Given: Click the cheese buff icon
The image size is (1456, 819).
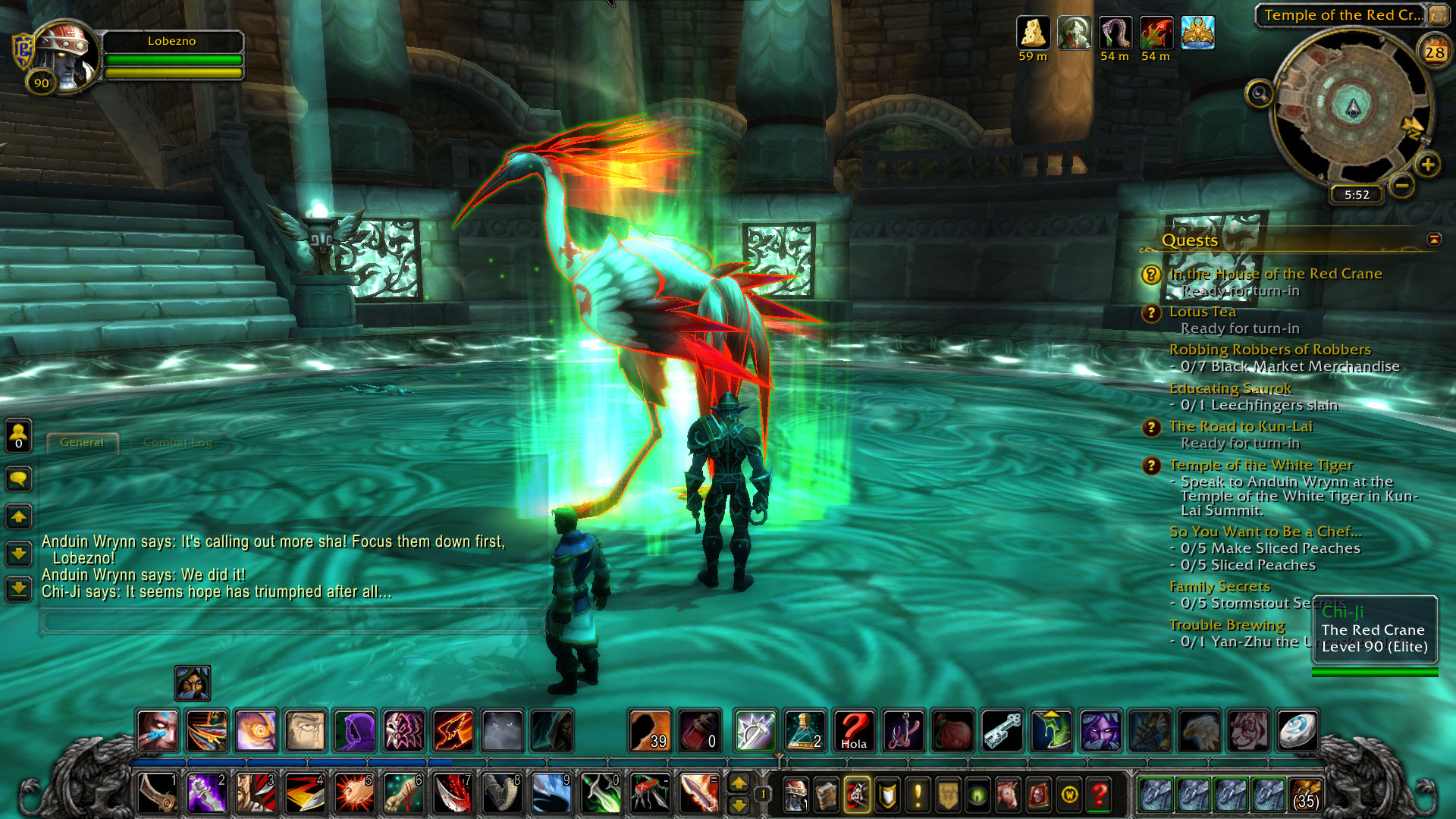Looking at the screenshot, I should (x=1033, y=33).
